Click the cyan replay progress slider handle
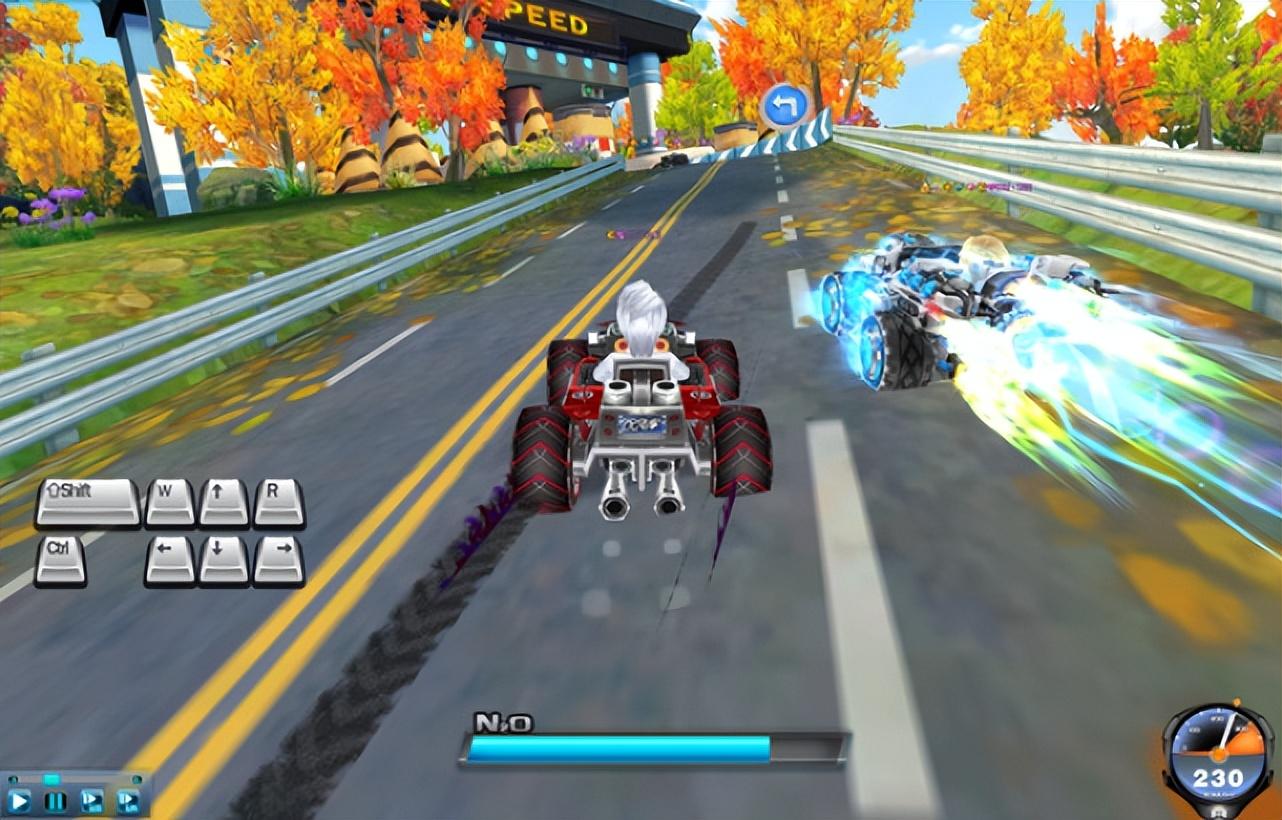 coord(51,779)
